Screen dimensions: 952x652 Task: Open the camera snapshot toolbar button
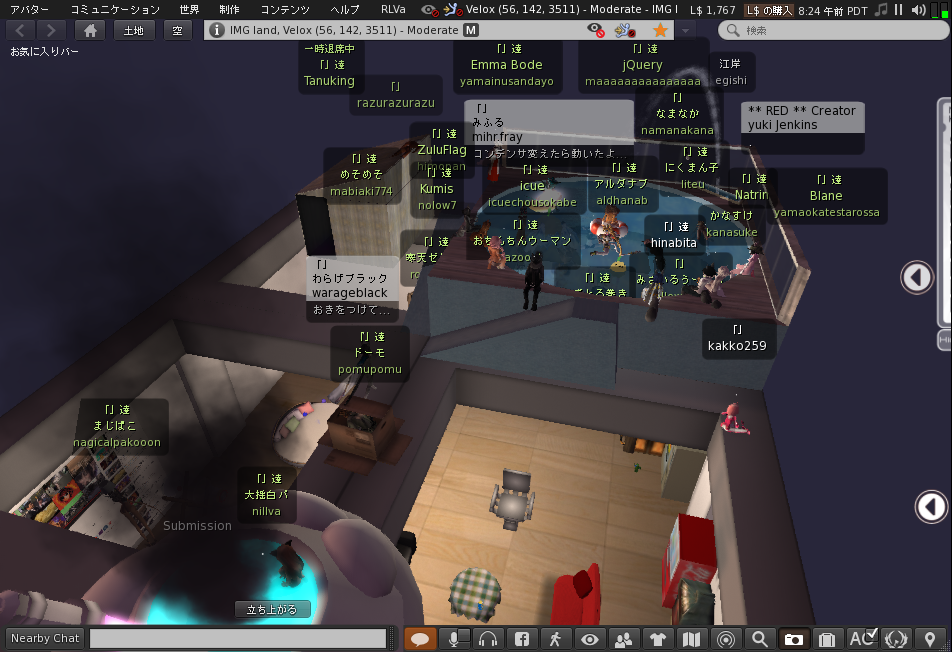[x=793, y=638]
